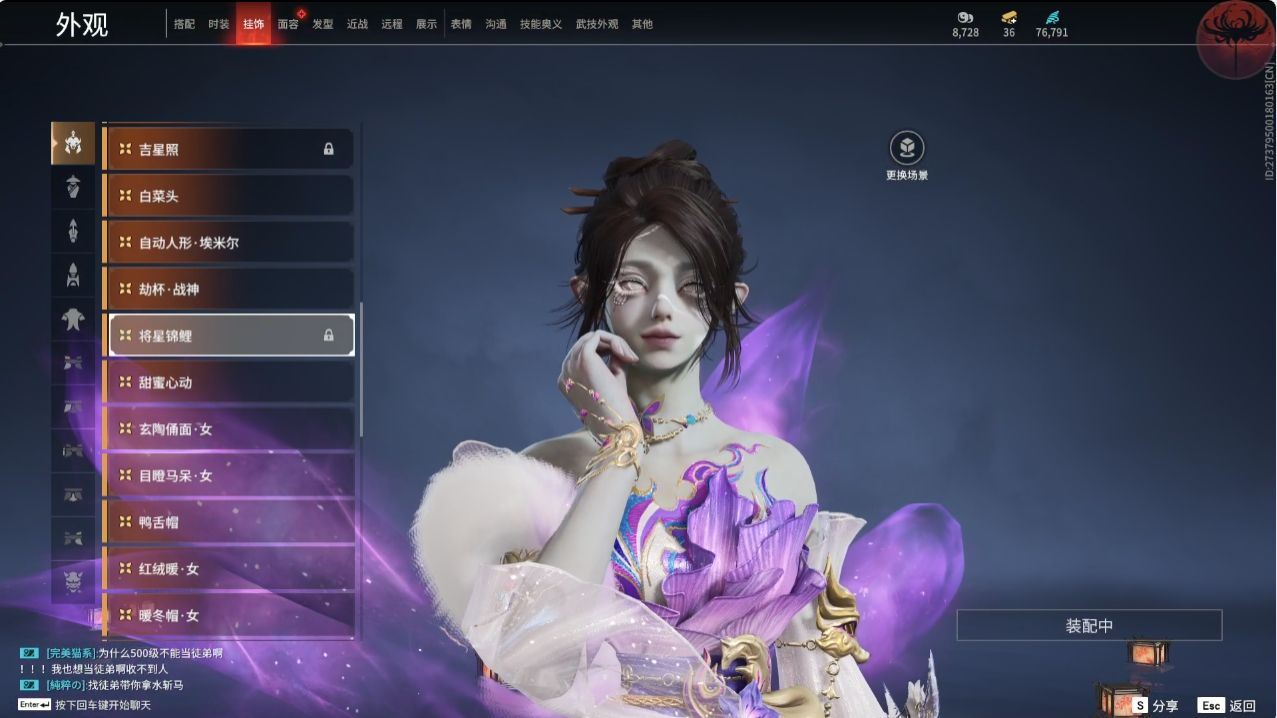Open the 技能奥义 tab

[x=540, y=24]
